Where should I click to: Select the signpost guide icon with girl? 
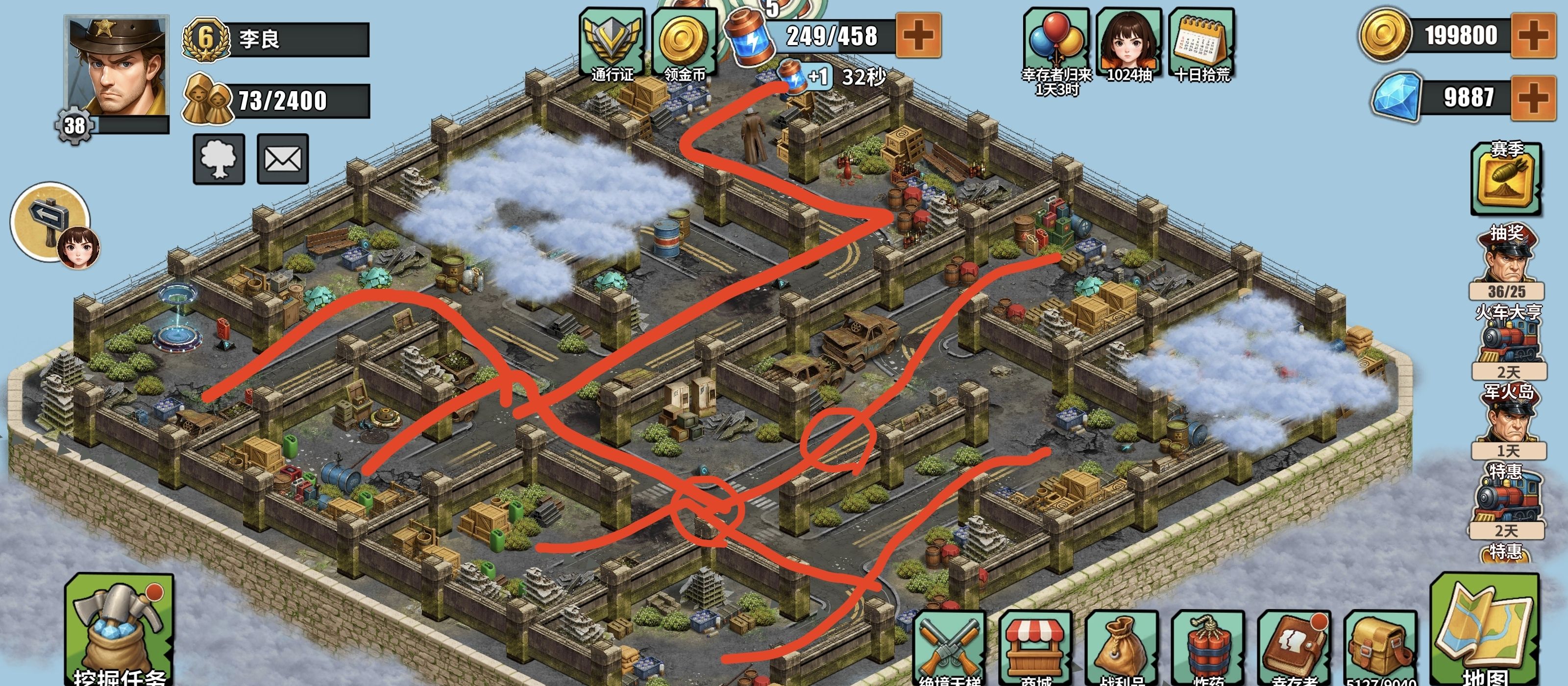click(x=53, y=223)
